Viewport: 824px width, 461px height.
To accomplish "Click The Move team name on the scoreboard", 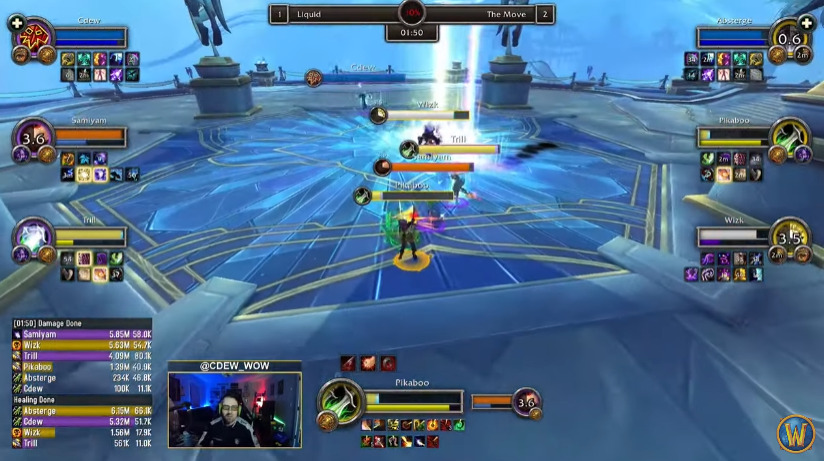I will coord(505,14).
